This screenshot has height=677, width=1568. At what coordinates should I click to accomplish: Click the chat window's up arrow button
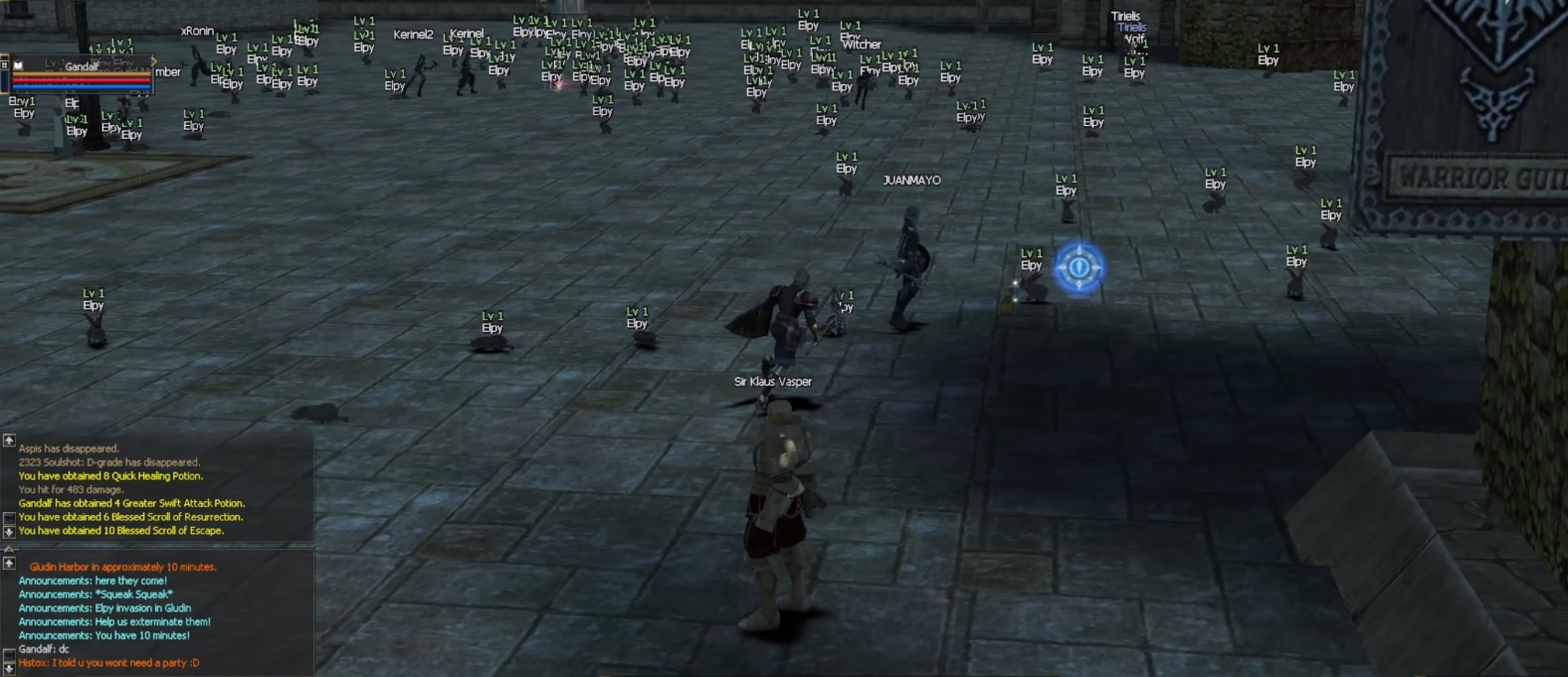coord(9,563)
